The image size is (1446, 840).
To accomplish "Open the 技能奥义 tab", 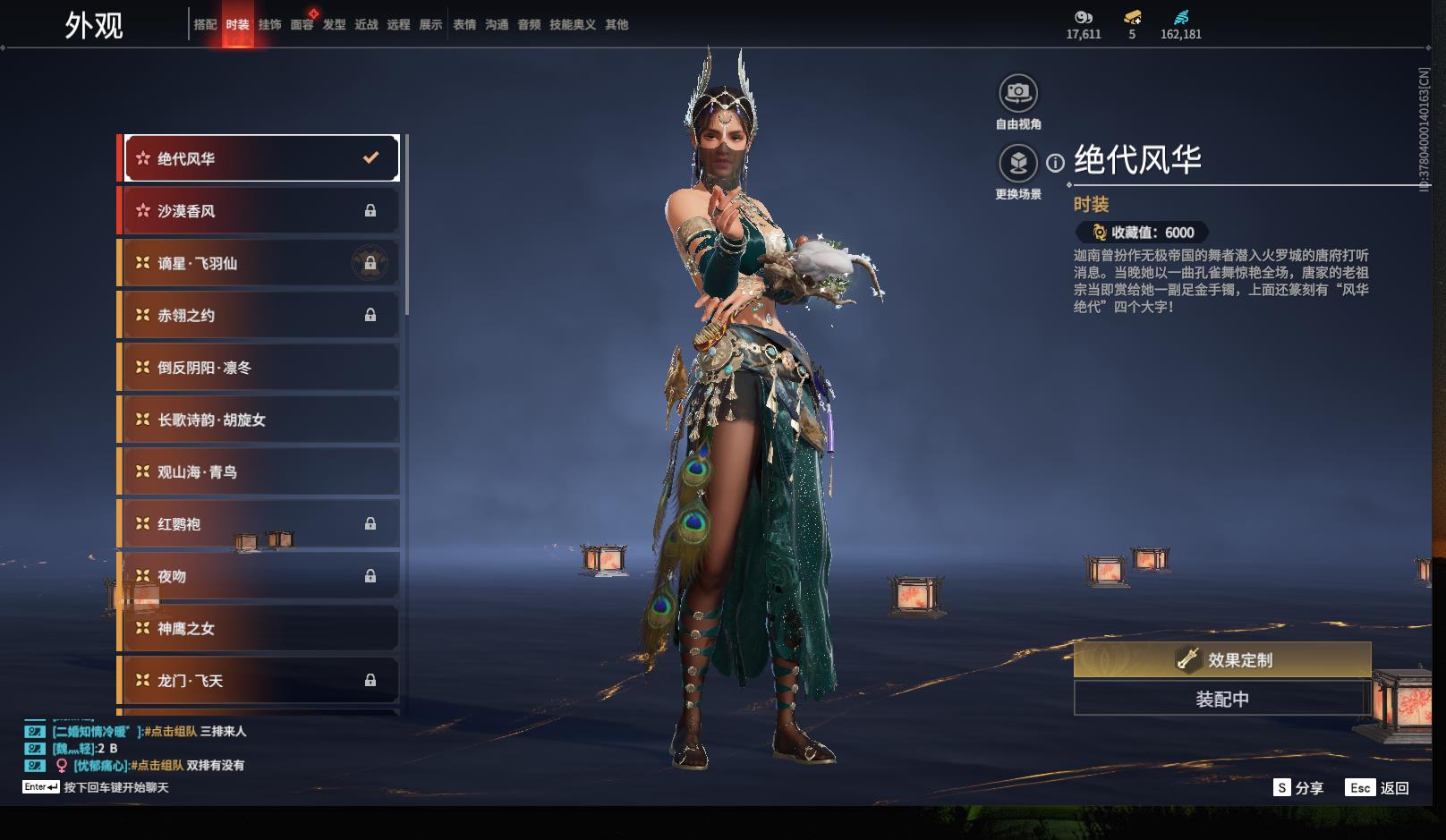I will pyautogui.click(x=572, y=25).
